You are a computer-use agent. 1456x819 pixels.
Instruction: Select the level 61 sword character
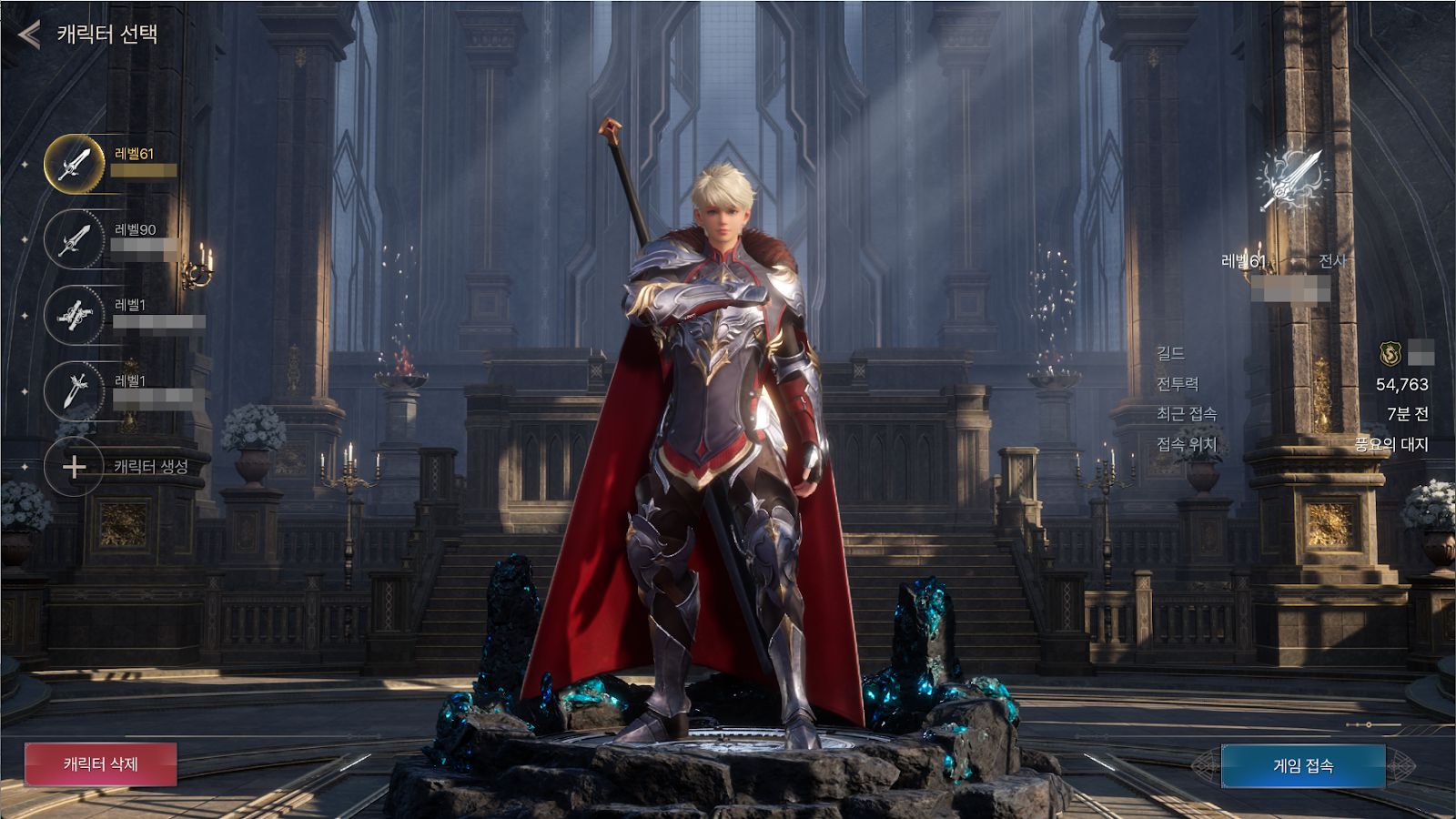[x=75, y=164]
